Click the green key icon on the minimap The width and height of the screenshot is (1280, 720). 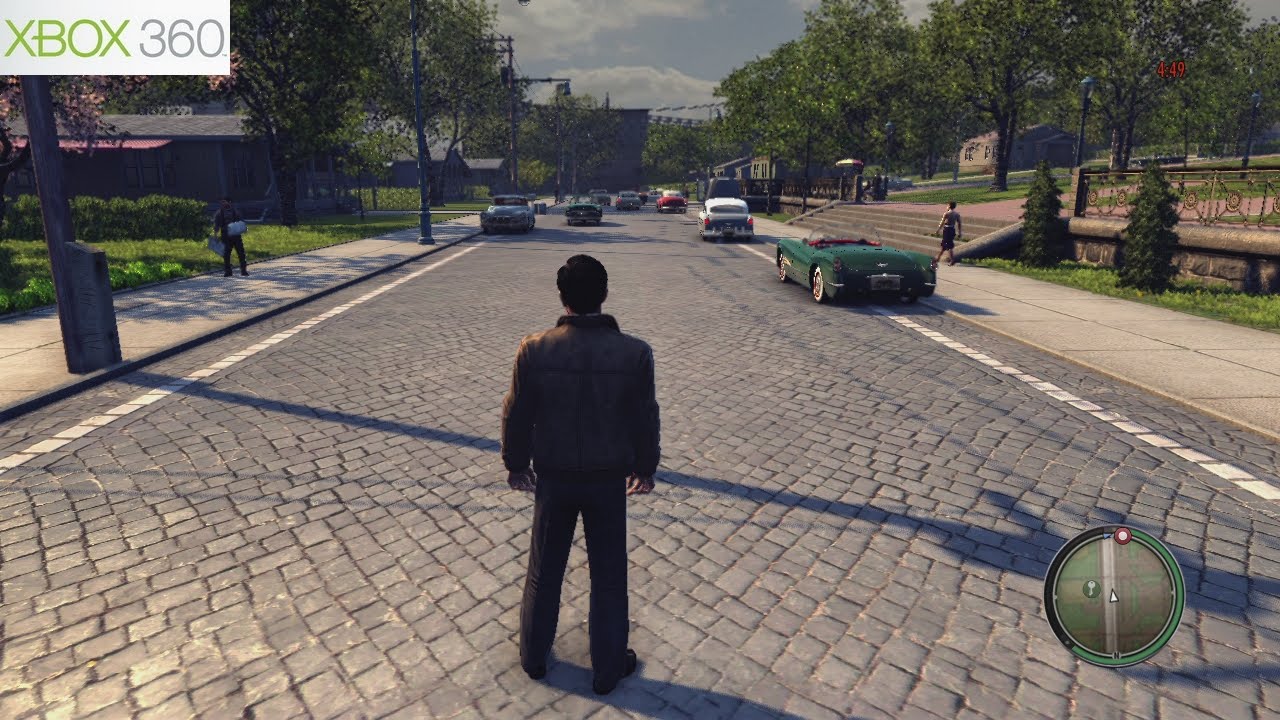(1091, 587)
